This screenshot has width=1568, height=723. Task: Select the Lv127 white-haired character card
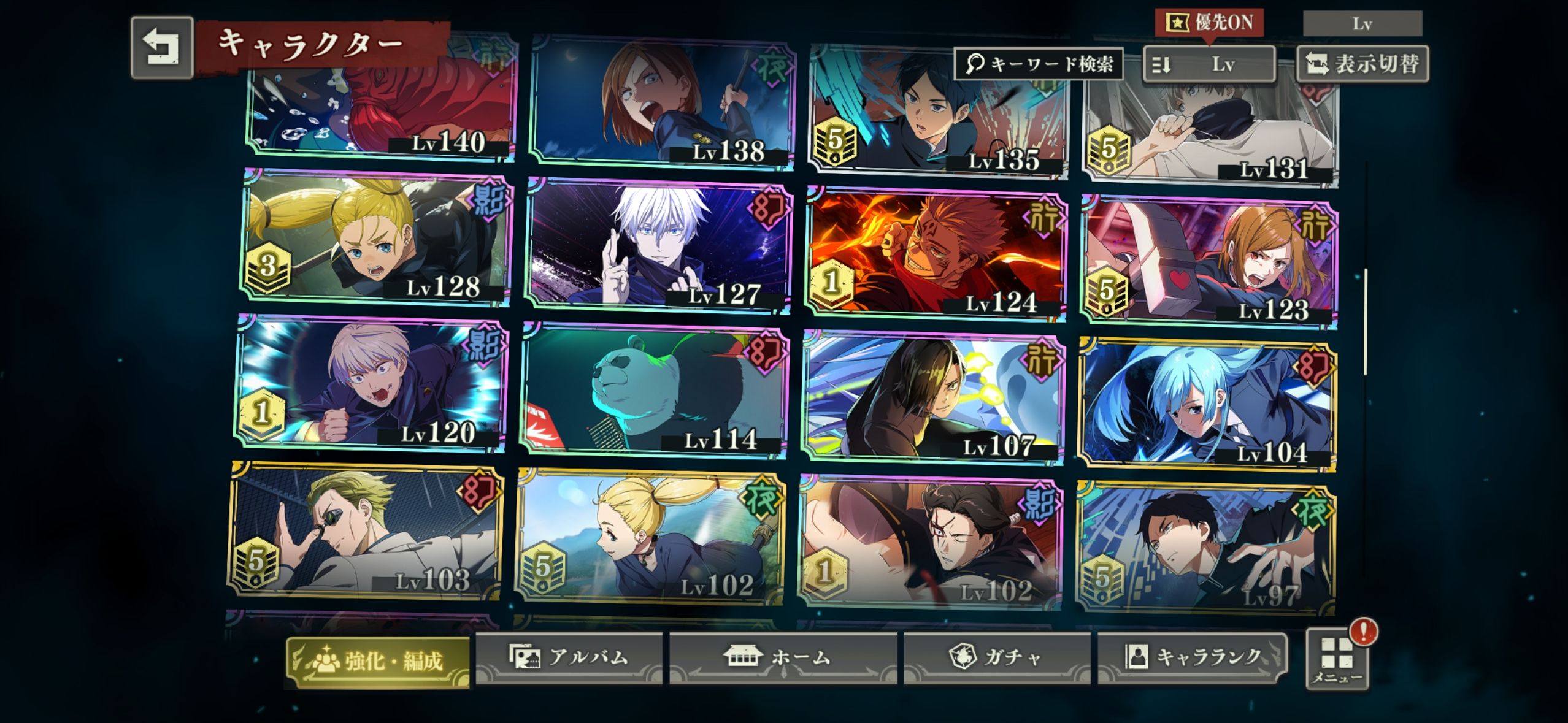point(658,247)
